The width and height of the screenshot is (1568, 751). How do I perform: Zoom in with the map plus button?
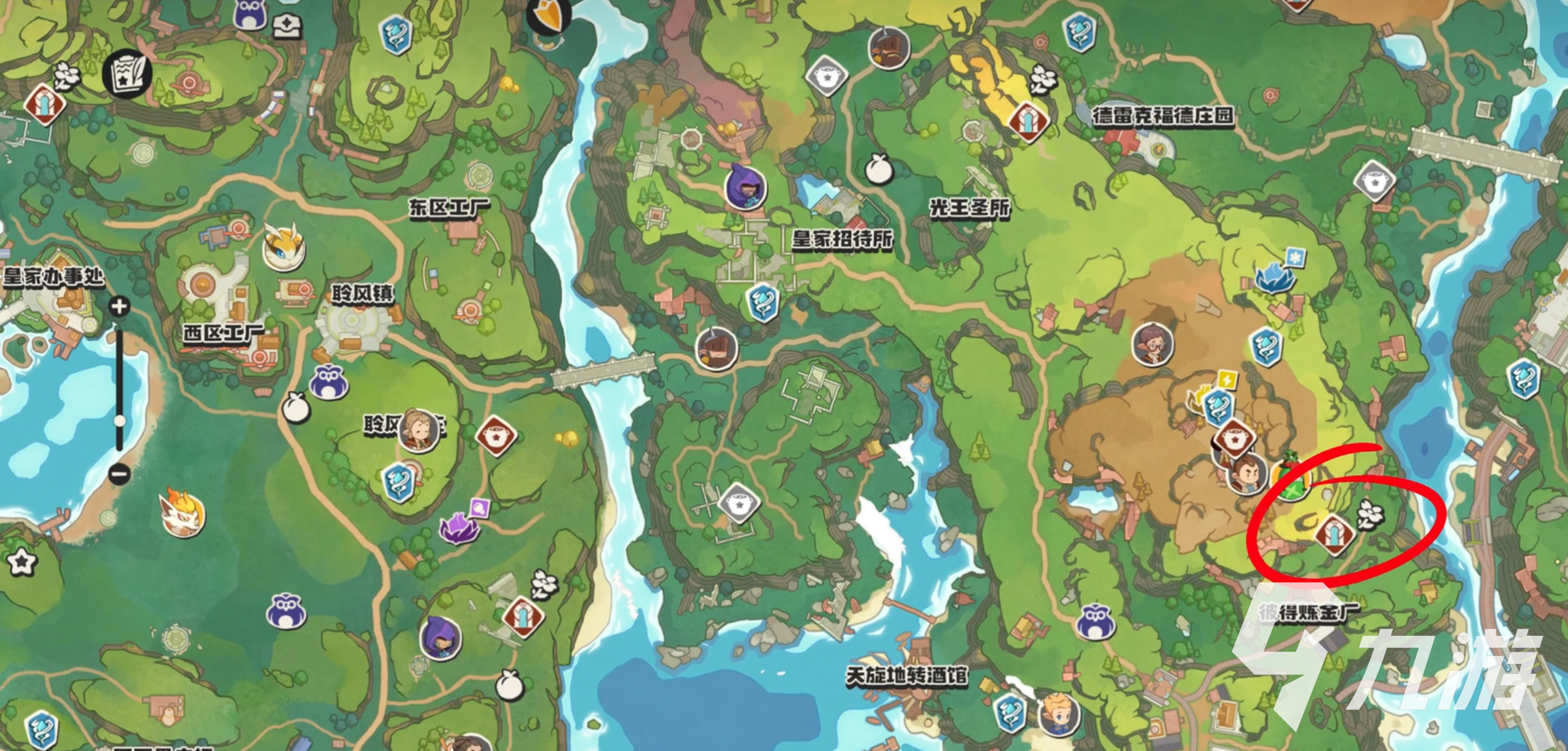point(119,306)
